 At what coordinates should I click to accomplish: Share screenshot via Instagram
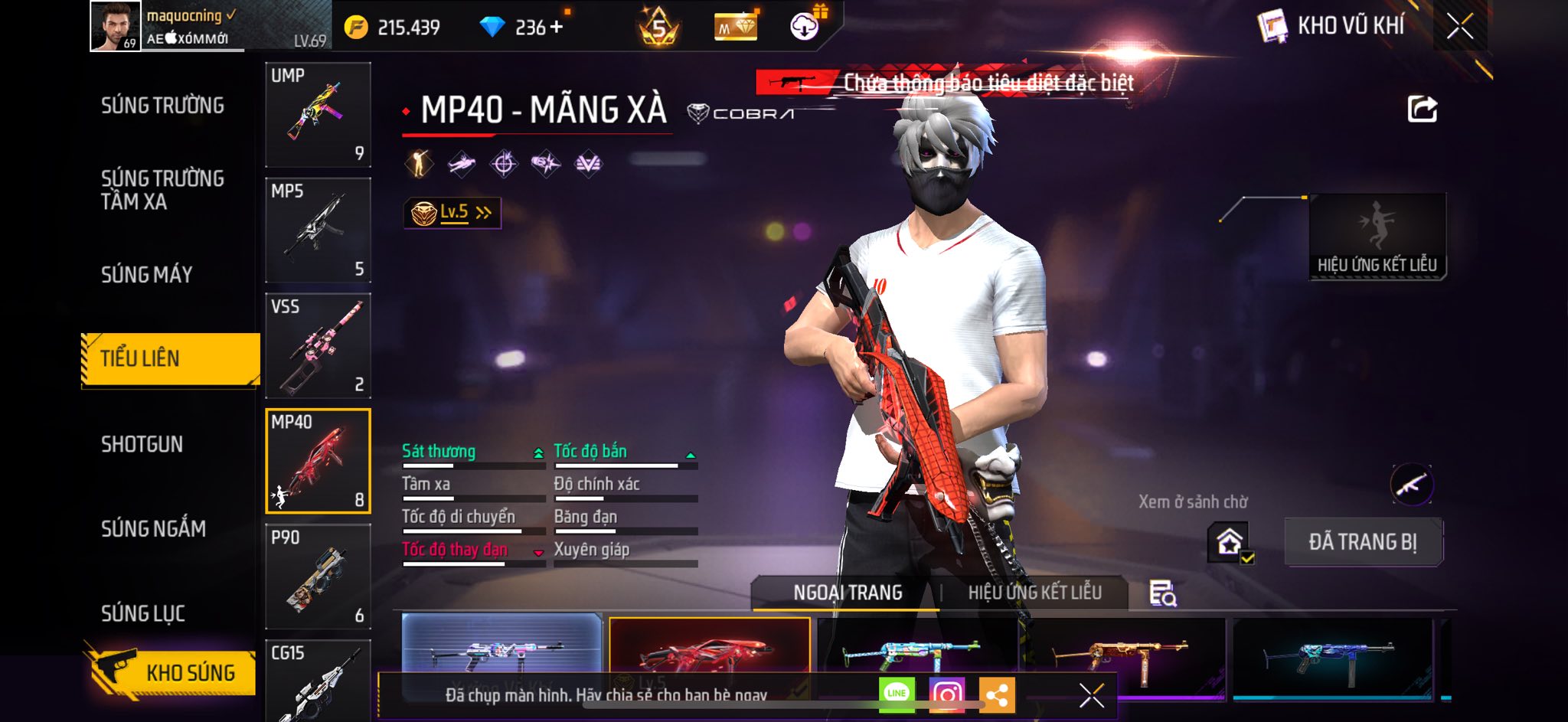coord(946,694)
